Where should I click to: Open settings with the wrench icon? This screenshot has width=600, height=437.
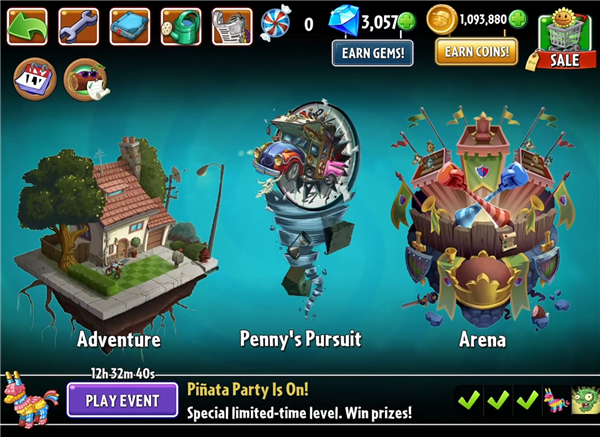(78, 26)
